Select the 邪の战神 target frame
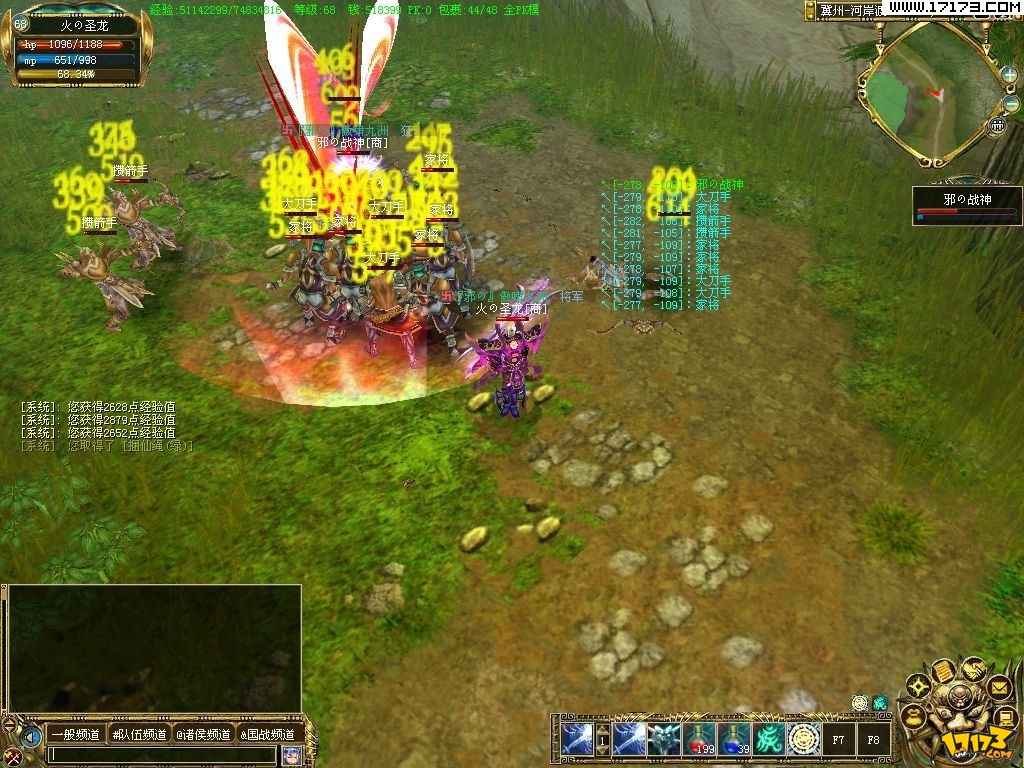This screenshot has height=768, width=1024. [x=966, y=205]
